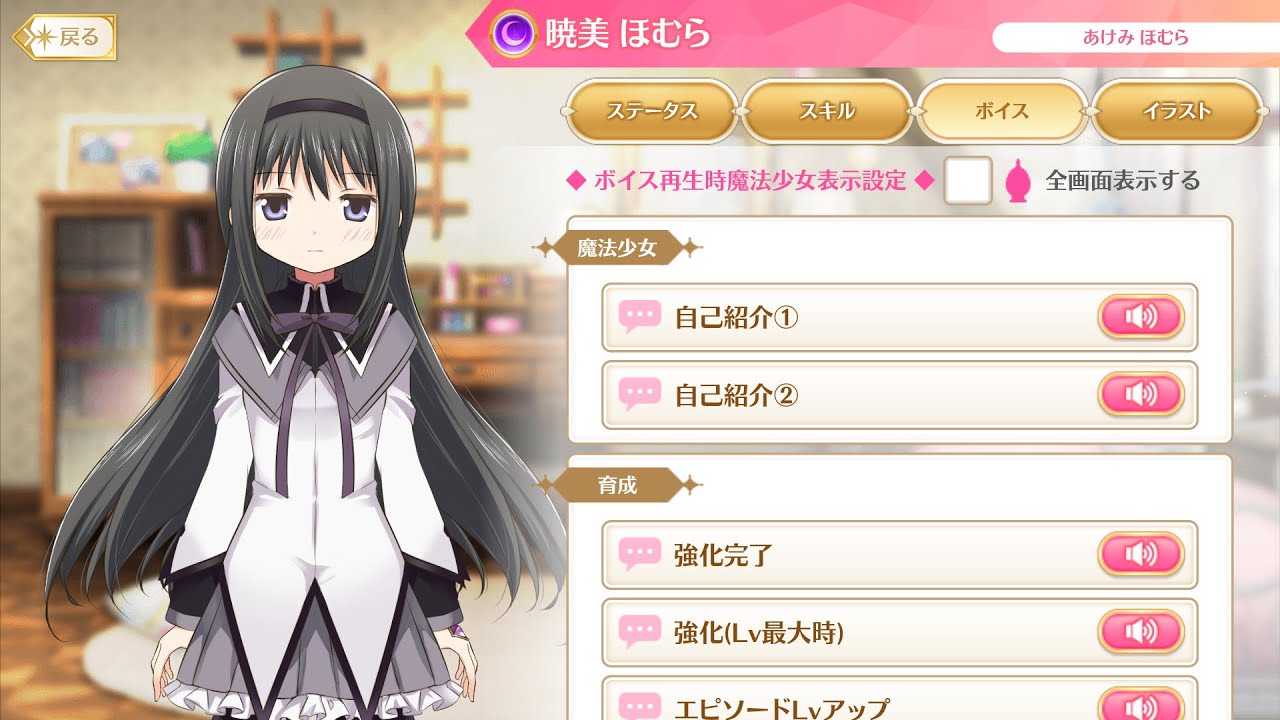Toggle the 全画面表示する checkbox
The height and width of the screenshot is (720, 1280).
(x=967, y=181)
